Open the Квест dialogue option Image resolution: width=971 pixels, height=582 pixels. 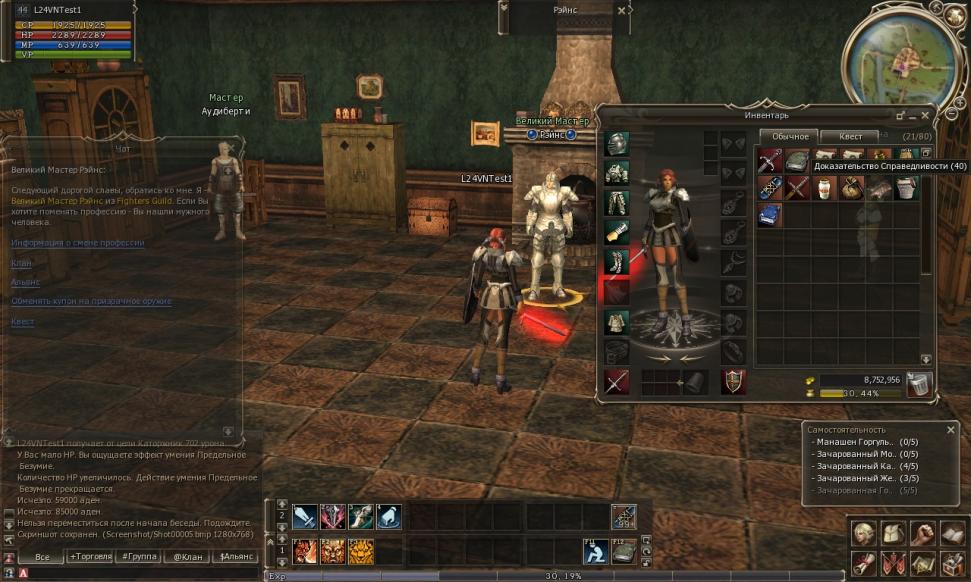23,322
